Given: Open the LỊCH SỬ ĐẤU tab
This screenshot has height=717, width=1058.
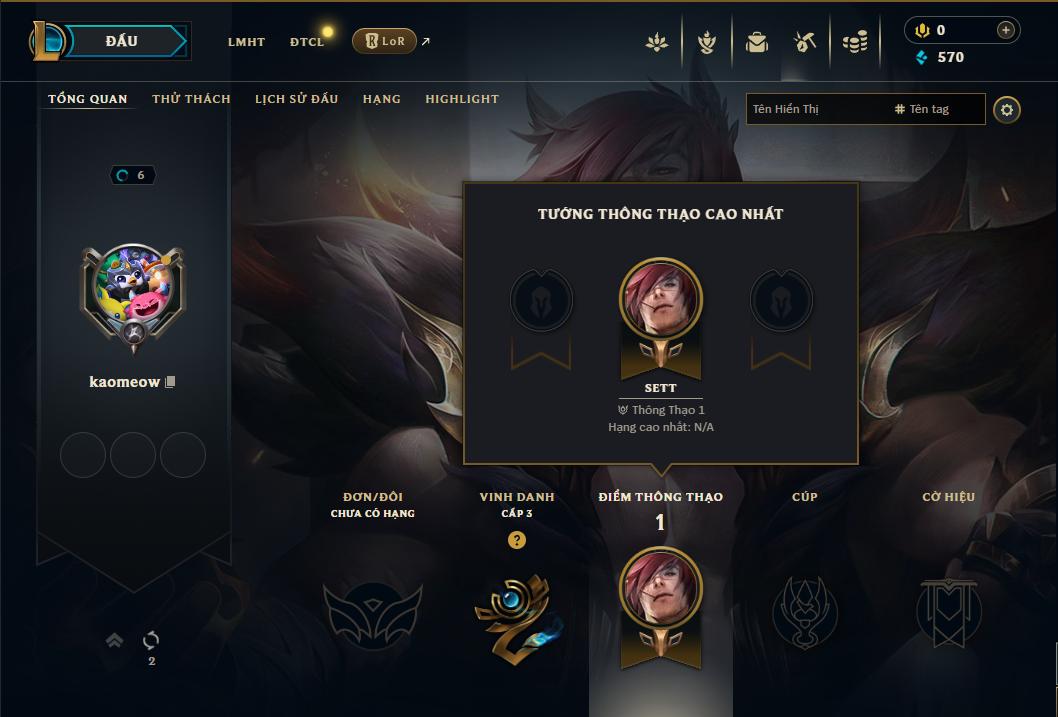Looking at the screenshot, I should coord(296,99).
